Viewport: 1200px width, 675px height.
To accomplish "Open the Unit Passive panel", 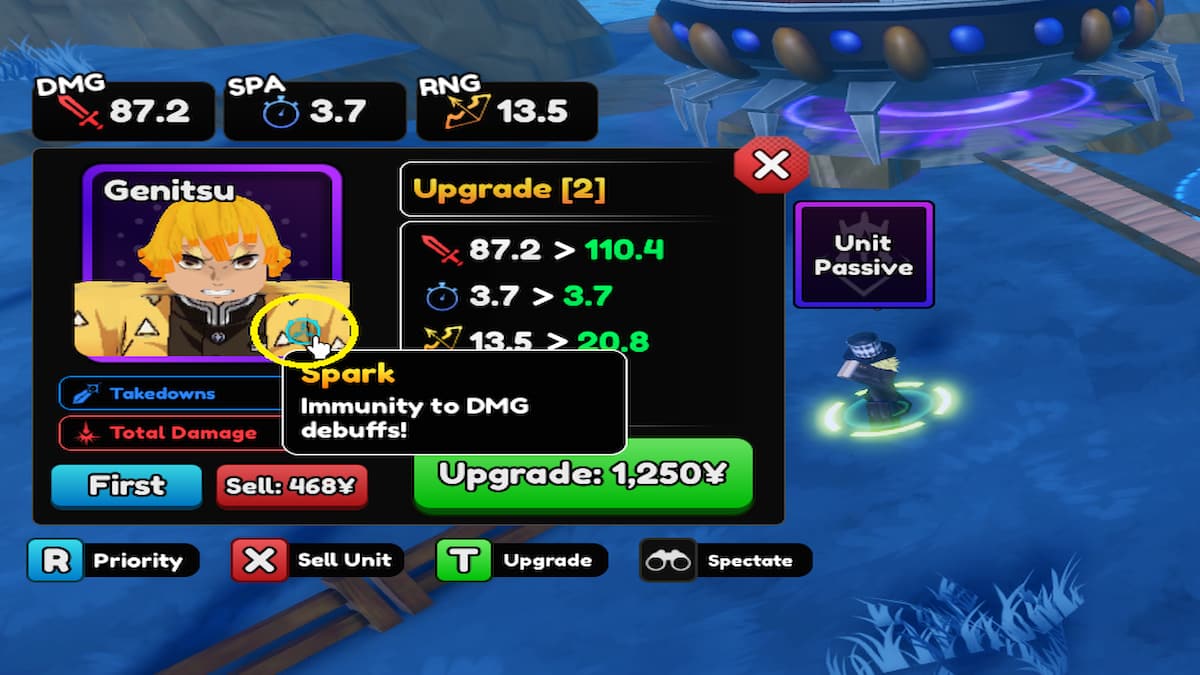I will (863, 255).
